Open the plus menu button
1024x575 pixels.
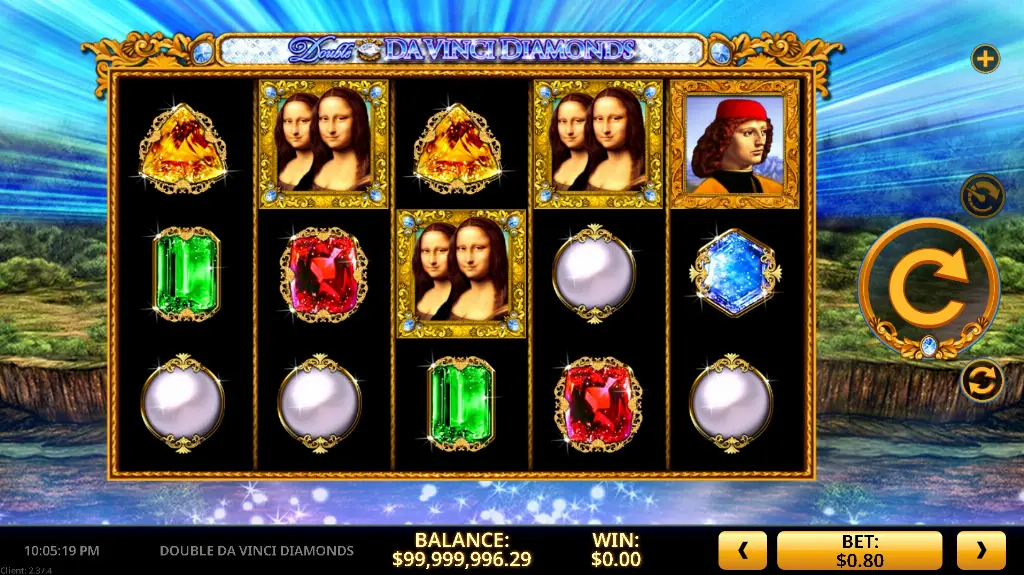pyautogui.click(x=986, y=59)
